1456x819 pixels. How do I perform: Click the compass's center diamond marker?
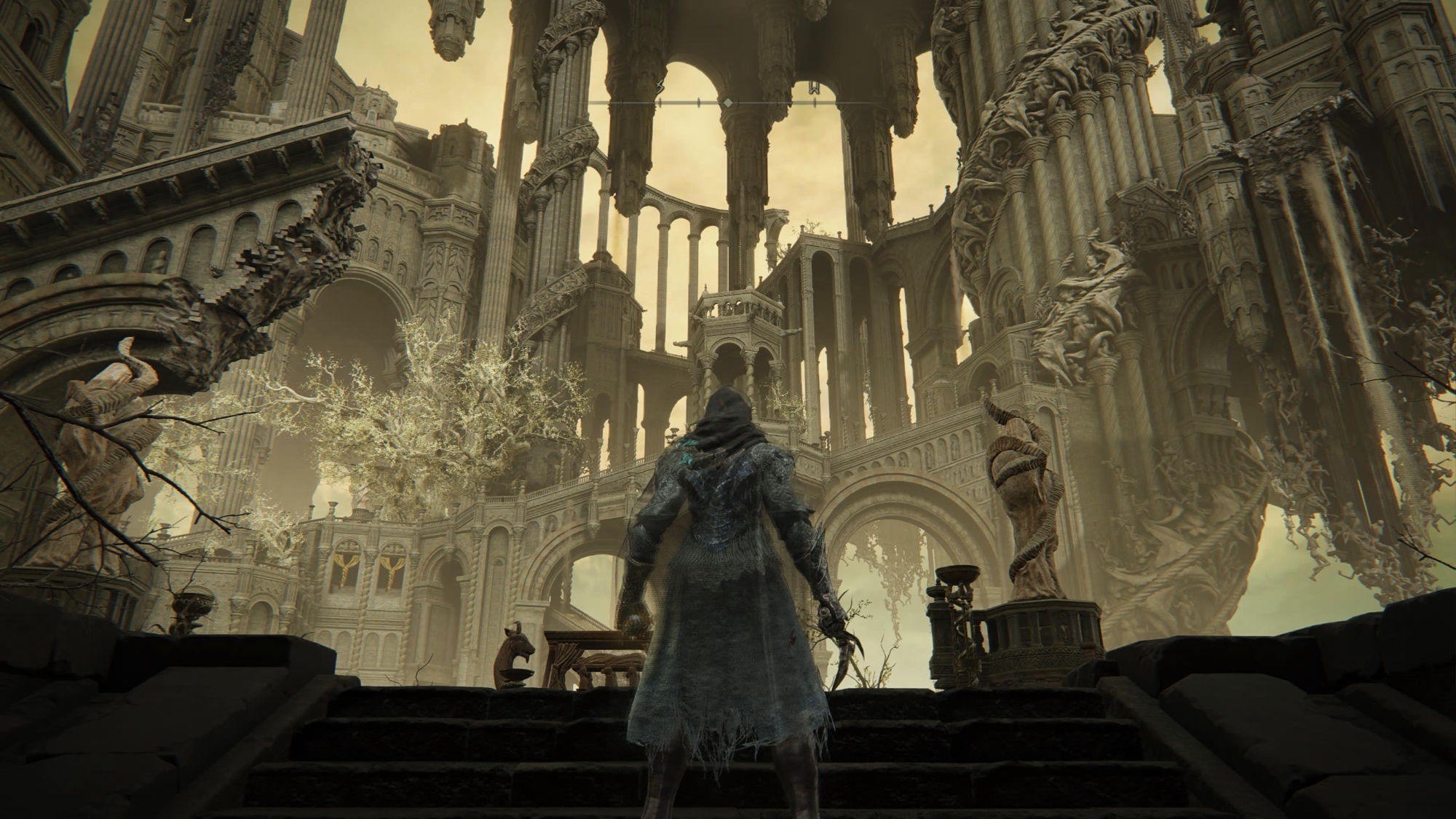pyautogui.click(x=727, y=103)
